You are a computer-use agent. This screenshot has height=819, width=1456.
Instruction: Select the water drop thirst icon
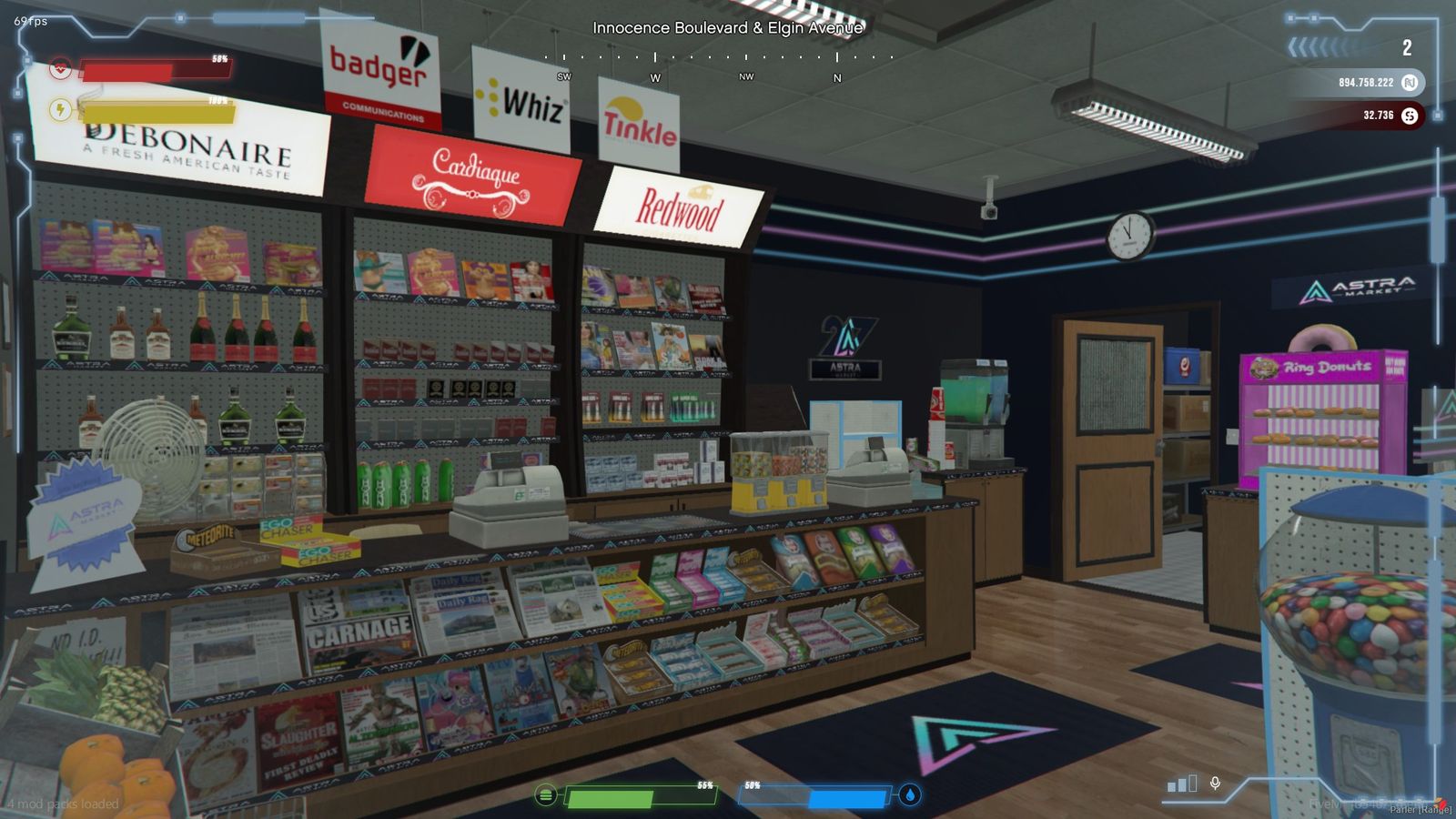click(x=910, y=795)
